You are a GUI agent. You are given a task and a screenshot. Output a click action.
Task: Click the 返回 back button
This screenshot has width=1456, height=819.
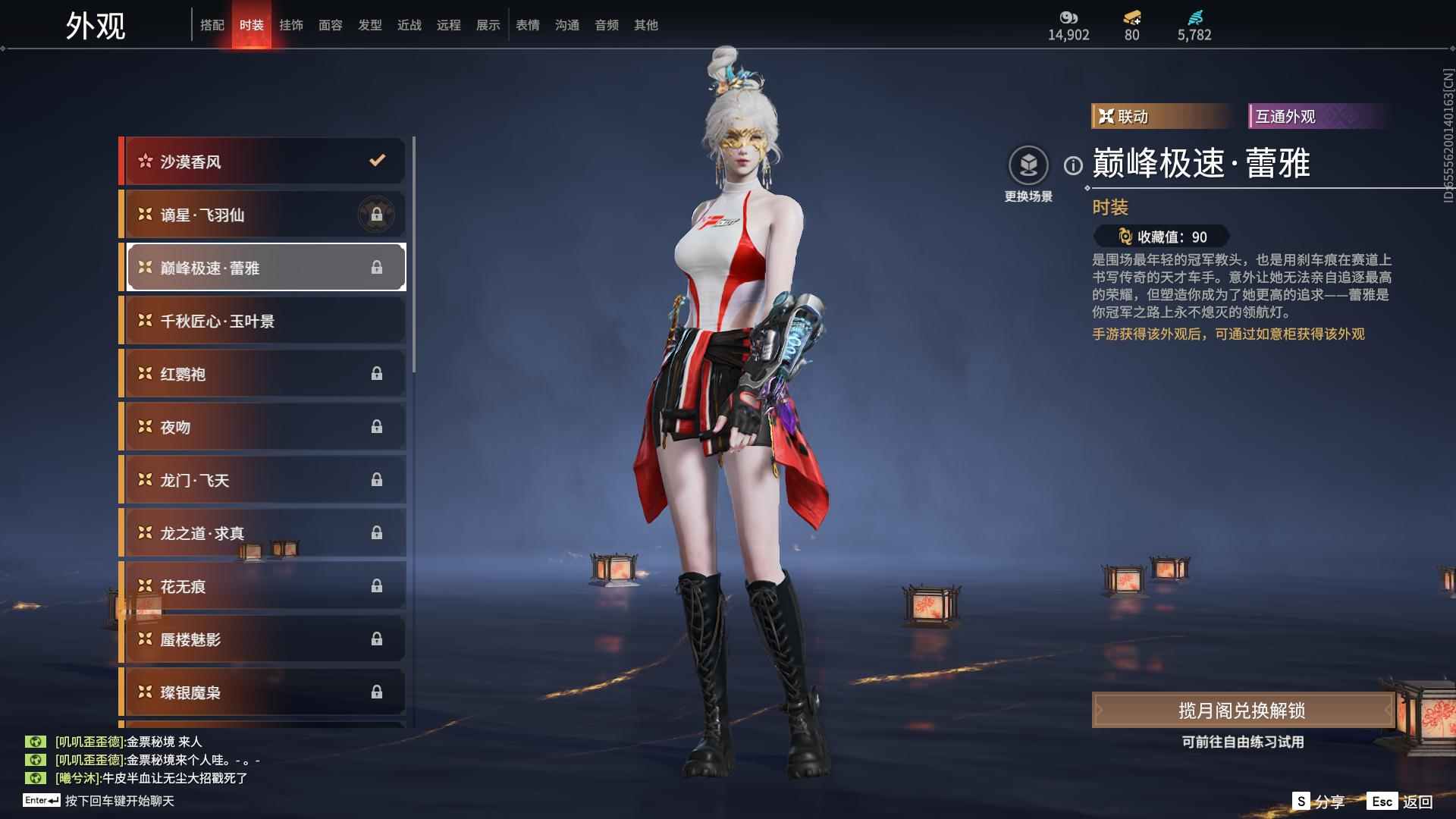pos(1401,802)
